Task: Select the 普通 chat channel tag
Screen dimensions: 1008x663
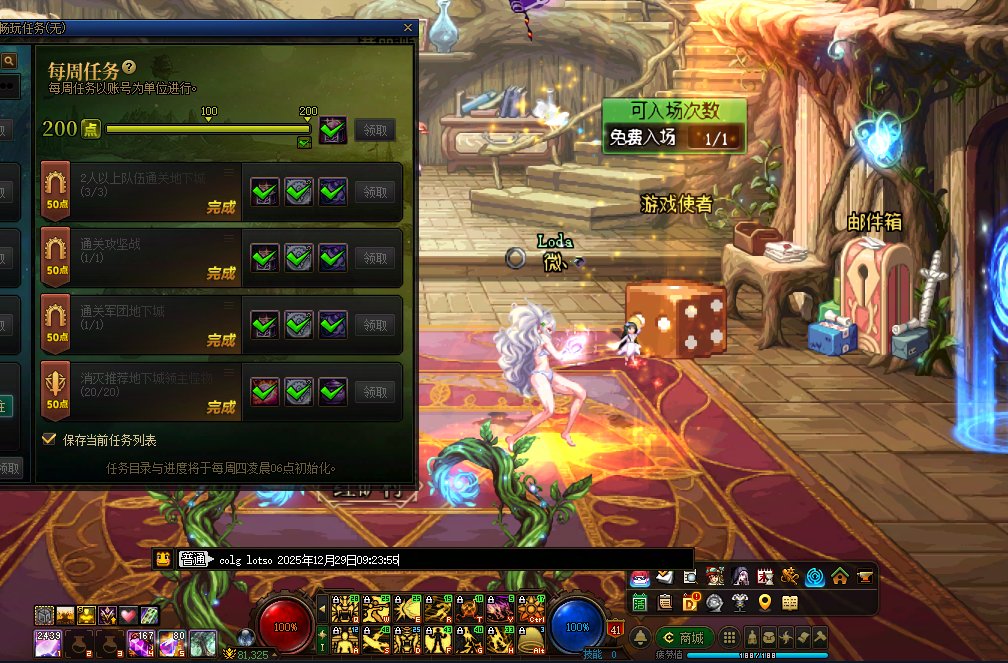Action: click(x=192, y=560)
